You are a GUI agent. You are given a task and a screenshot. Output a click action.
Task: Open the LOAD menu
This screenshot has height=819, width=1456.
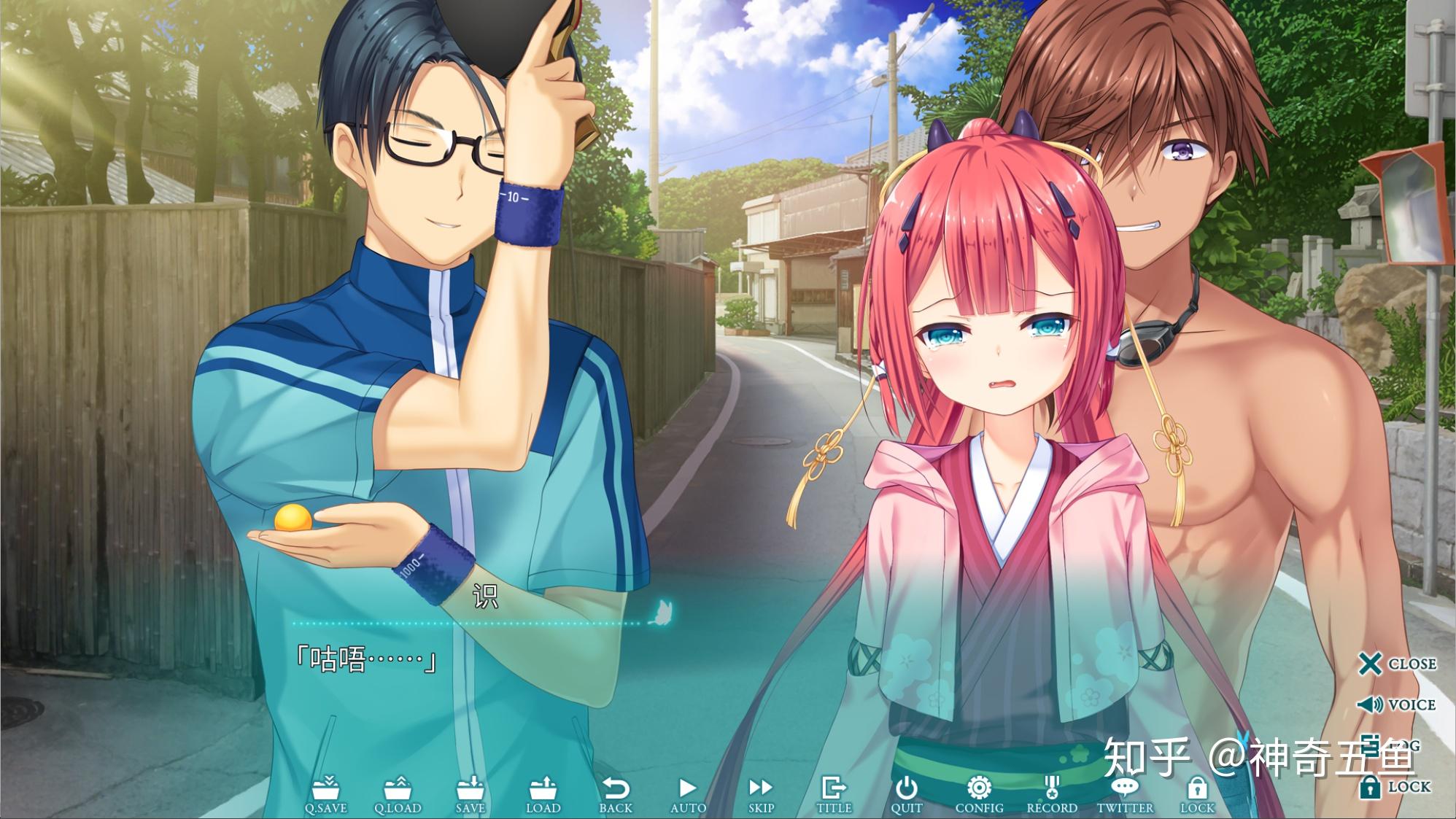click(543, 793)
